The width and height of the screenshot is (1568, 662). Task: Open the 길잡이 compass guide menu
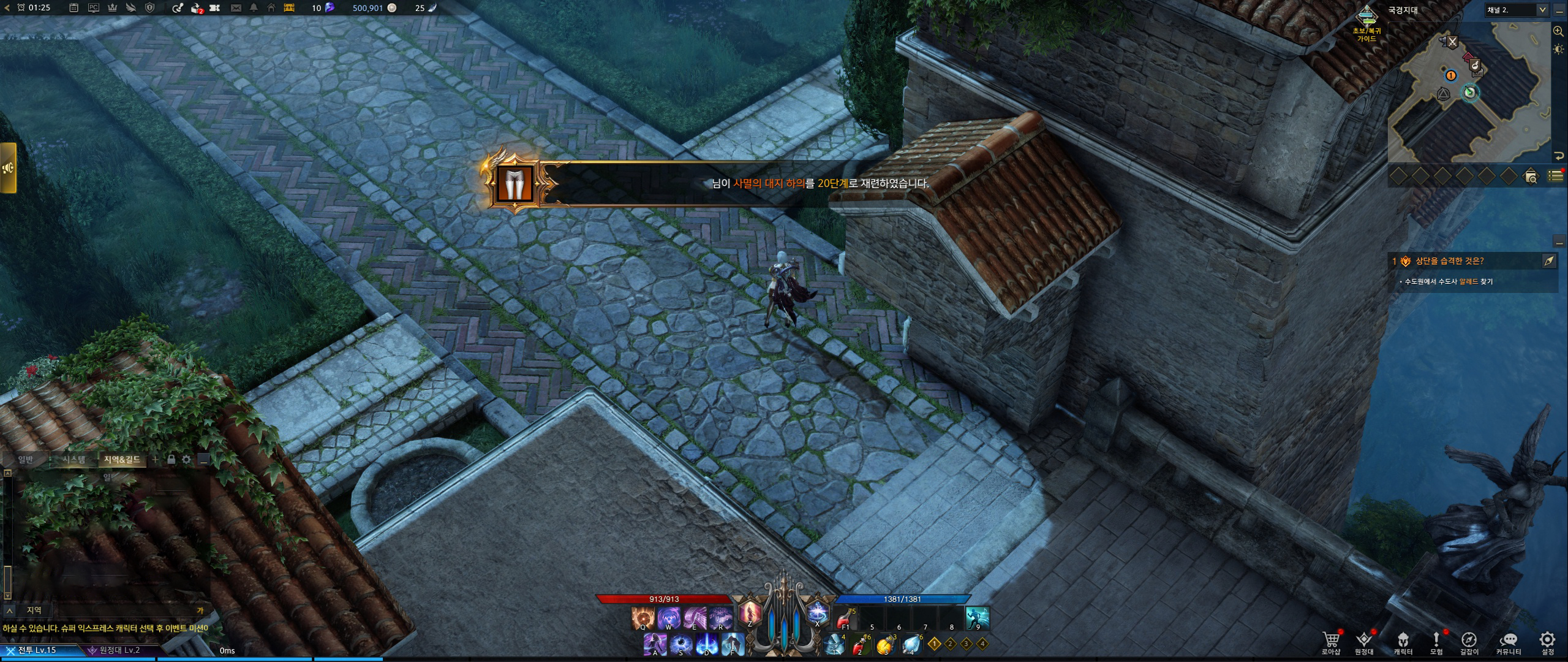pyautogui.click(x=1469, y=640)
